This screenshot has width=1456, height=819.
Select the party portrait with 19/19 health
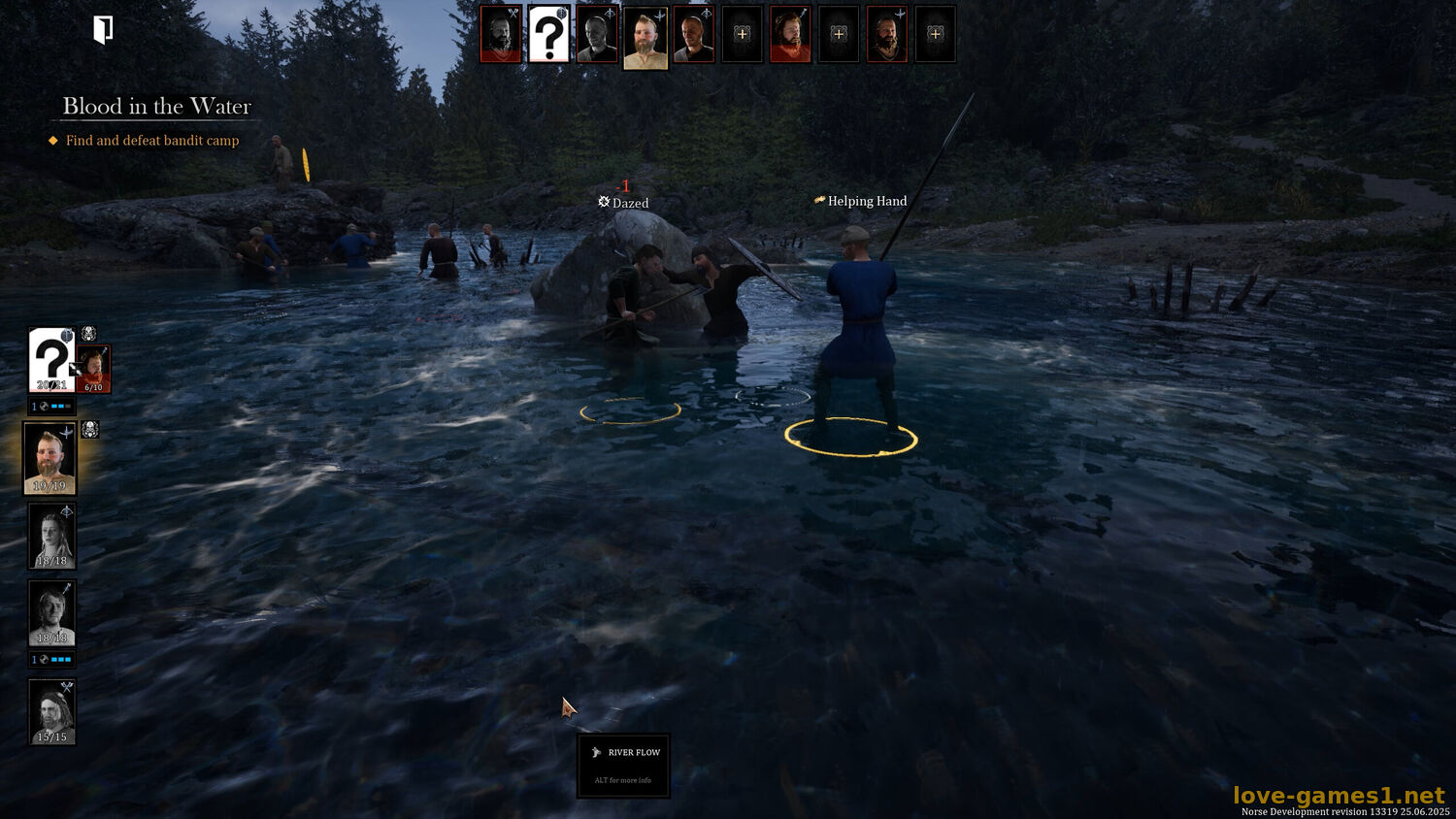pyautogui.click(x=50, y=458)
